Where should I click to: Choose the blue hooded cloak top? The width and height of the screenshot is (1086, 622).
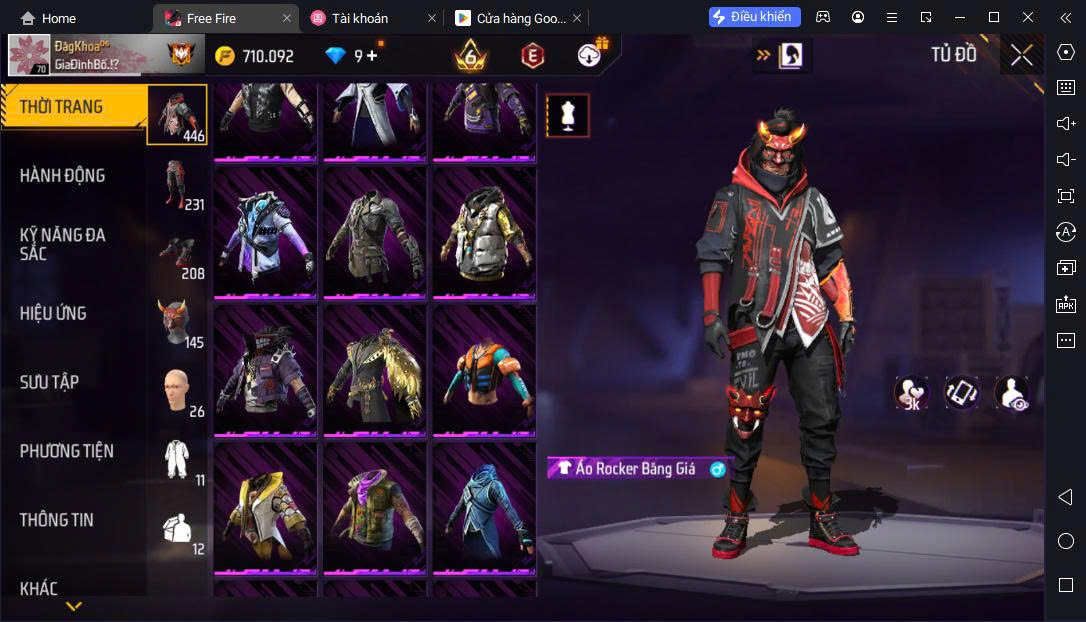(x=484, y=509)
